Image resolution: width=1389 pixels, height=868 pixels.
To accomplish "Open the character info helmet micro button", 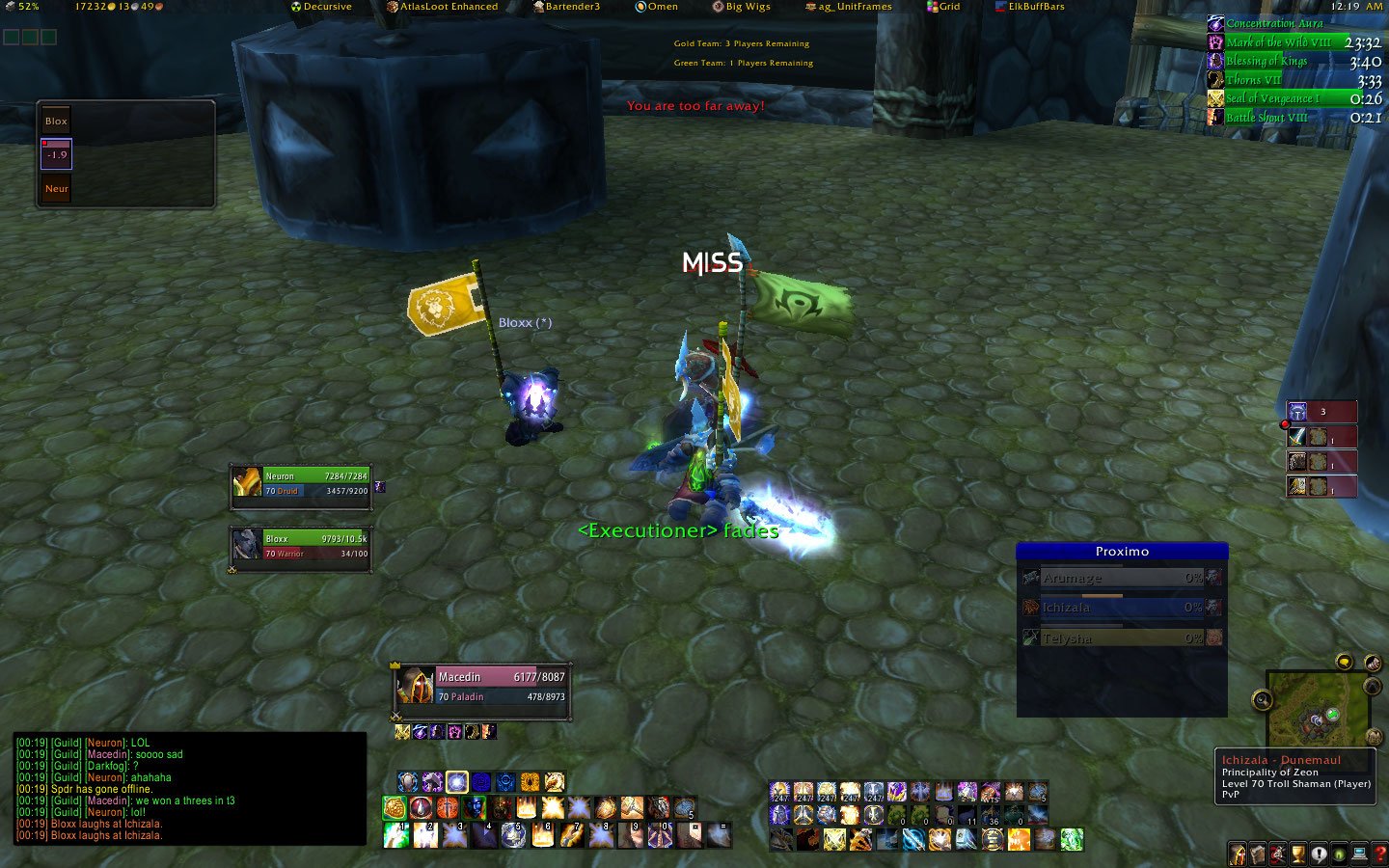I will 1238,854.
